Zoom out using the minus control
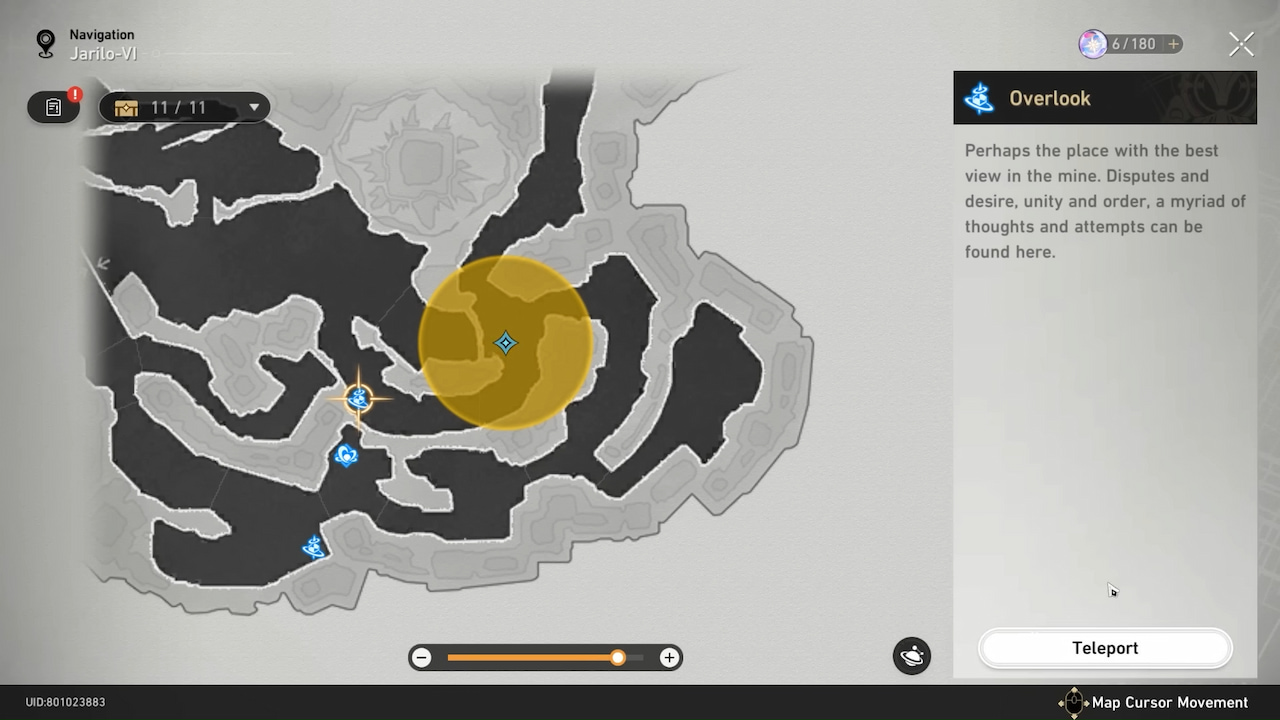Viewport: 1280px width, 720px height. [421, 657]
